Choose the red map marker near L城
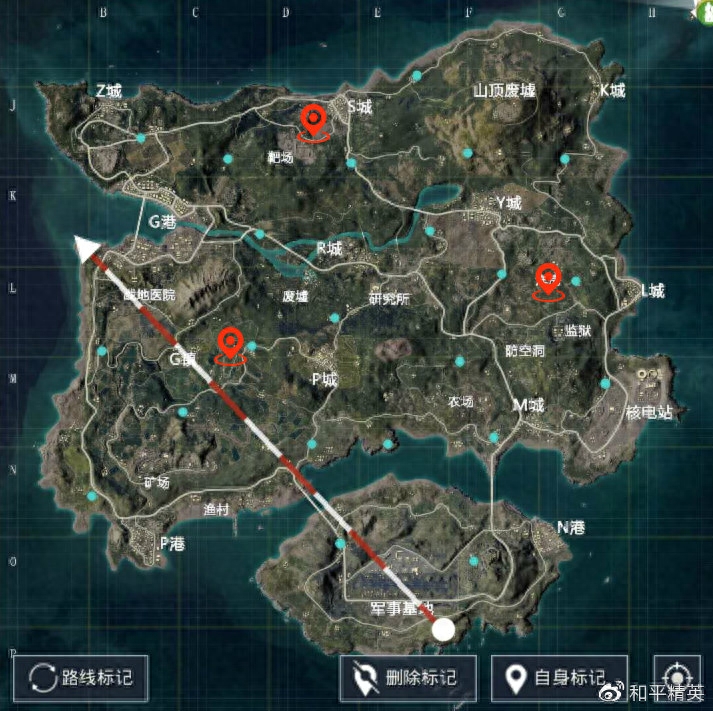Screen dimensions: 713x711 [547, 280]
